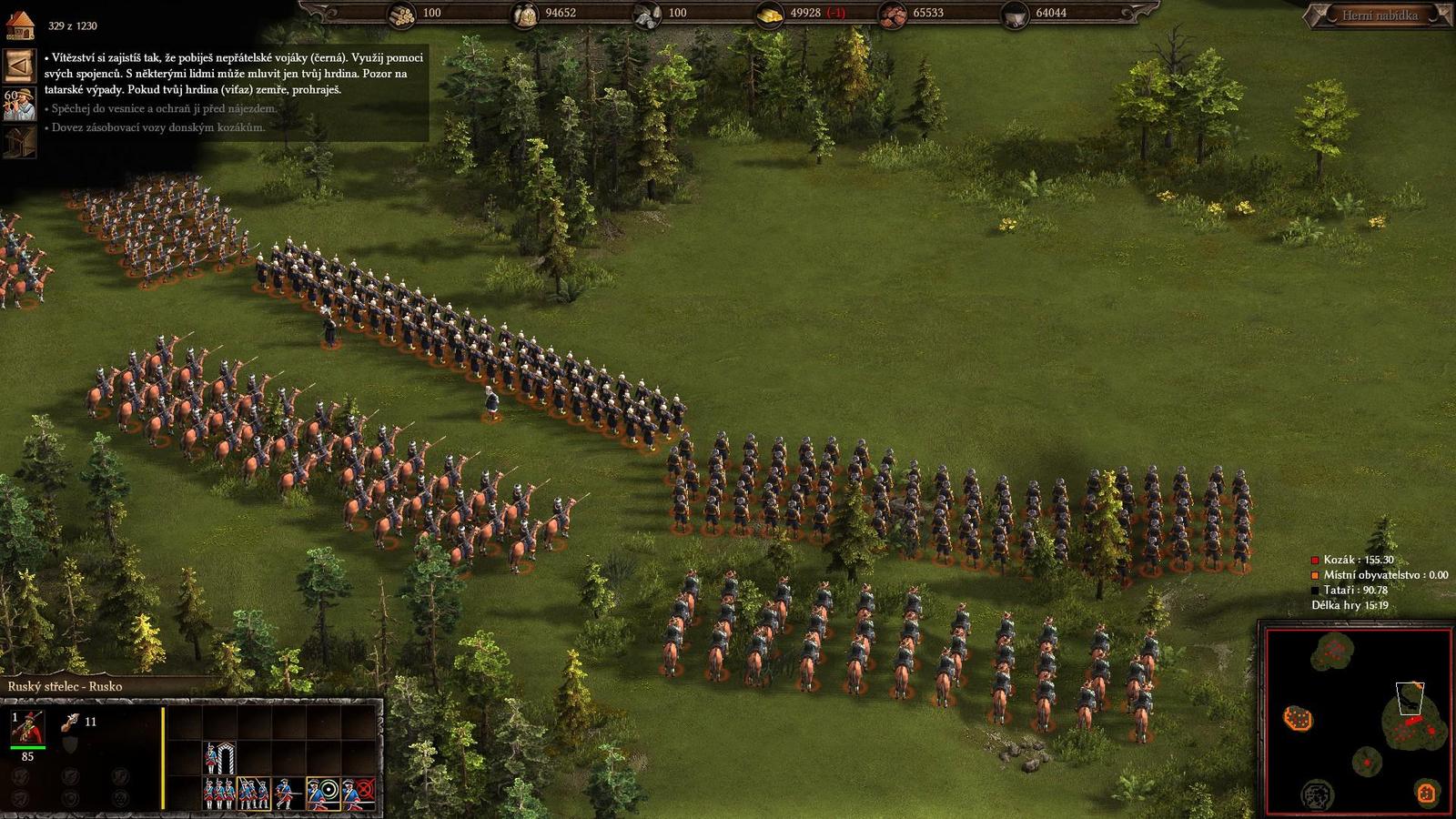The image size is (1456, 819).
Task: Click the wooden building icon
Action: (19, 142)
